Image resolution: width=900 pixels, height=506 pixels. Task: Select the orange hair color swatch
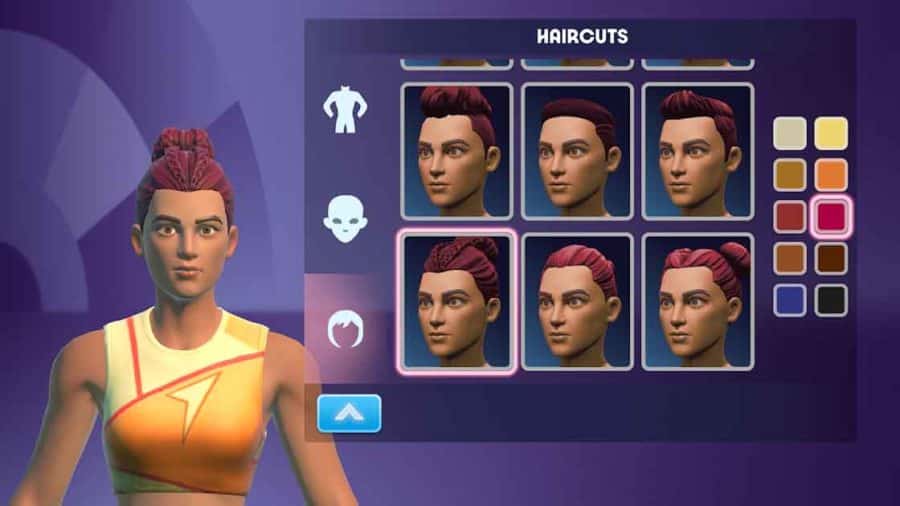click(831, 175)
